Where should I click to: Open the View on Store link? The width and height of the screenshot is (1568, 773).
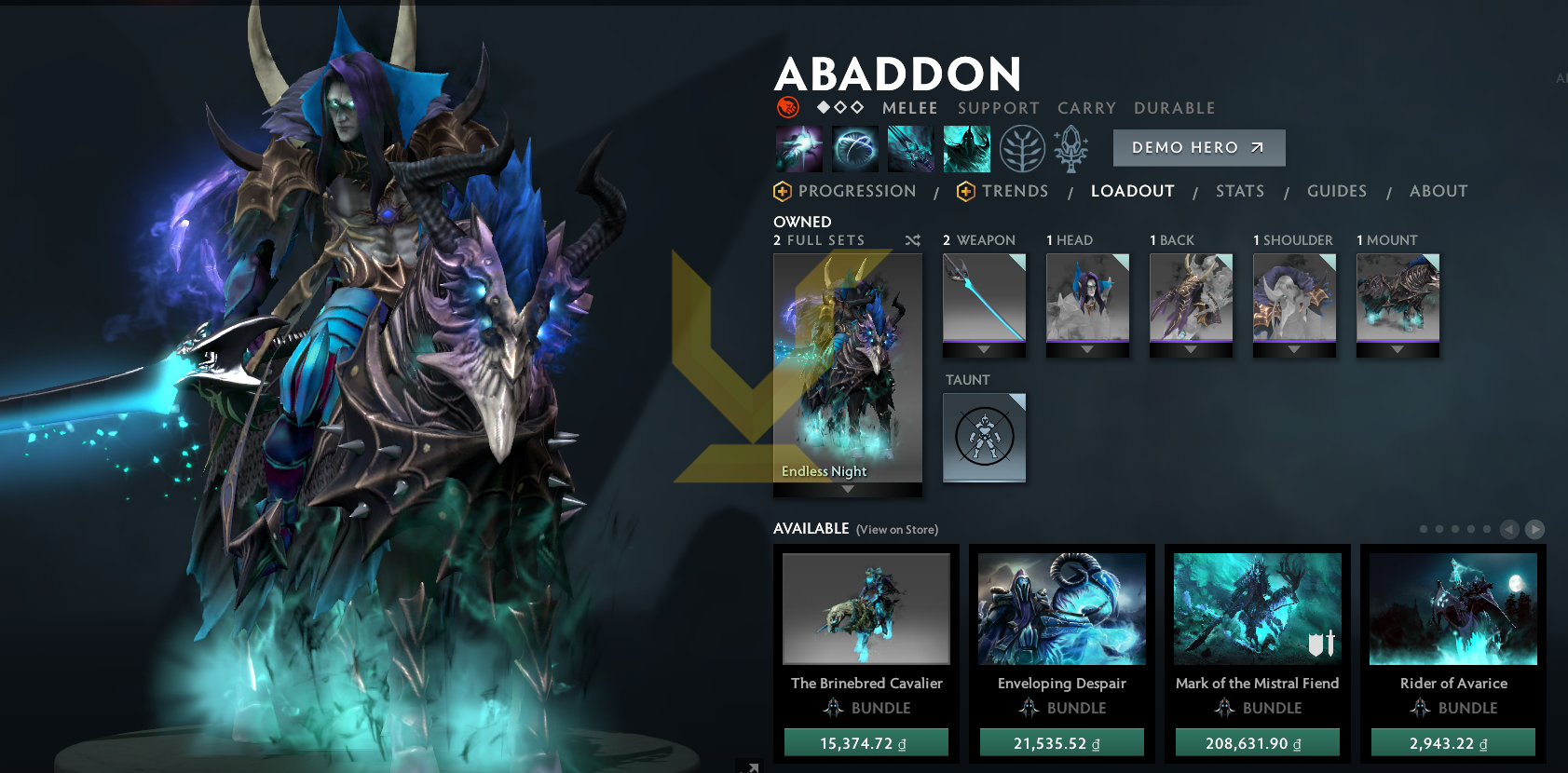pyautogui.click(x=896, y=529)
